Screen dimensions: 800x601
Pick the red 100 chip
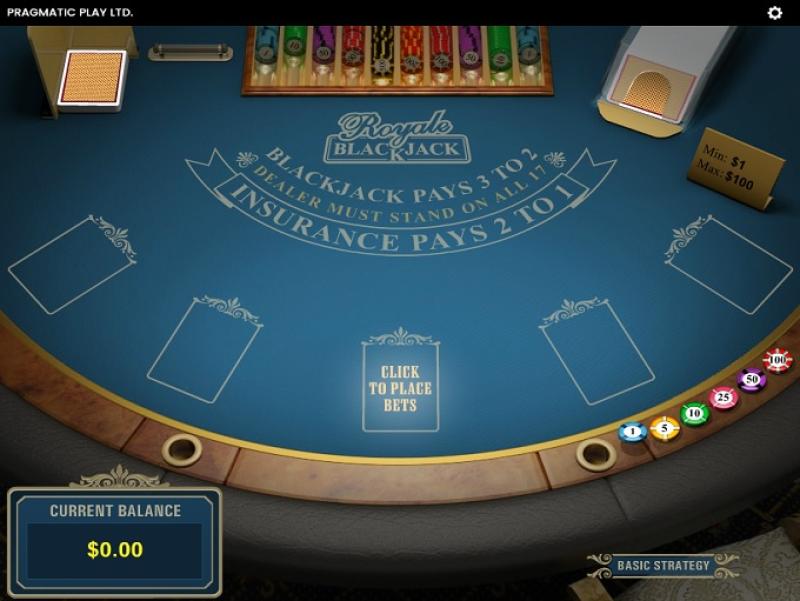(777, 360)
